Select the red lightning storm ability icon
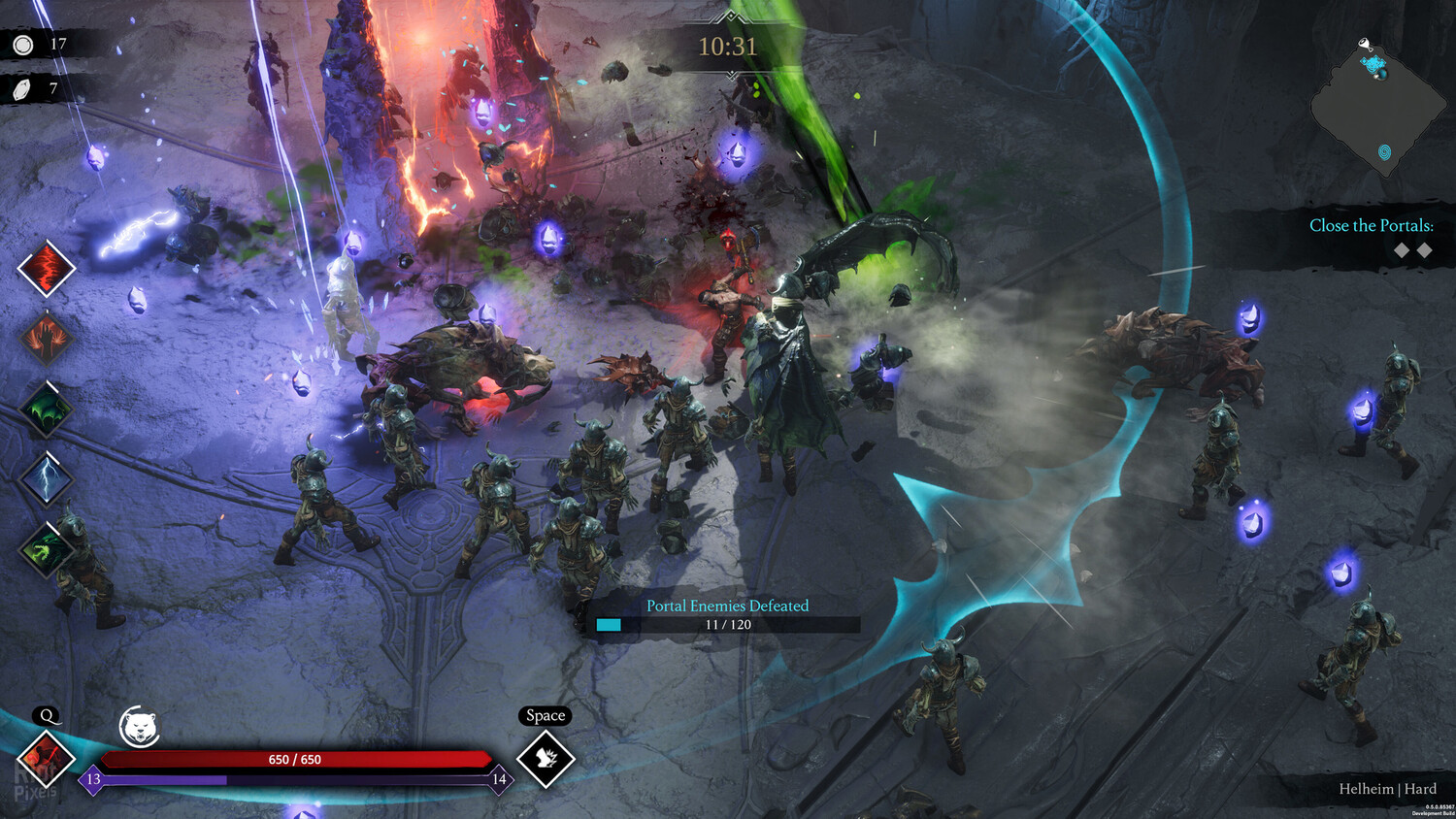Screen dimensions: 1456x819 [x=46, y=268]
